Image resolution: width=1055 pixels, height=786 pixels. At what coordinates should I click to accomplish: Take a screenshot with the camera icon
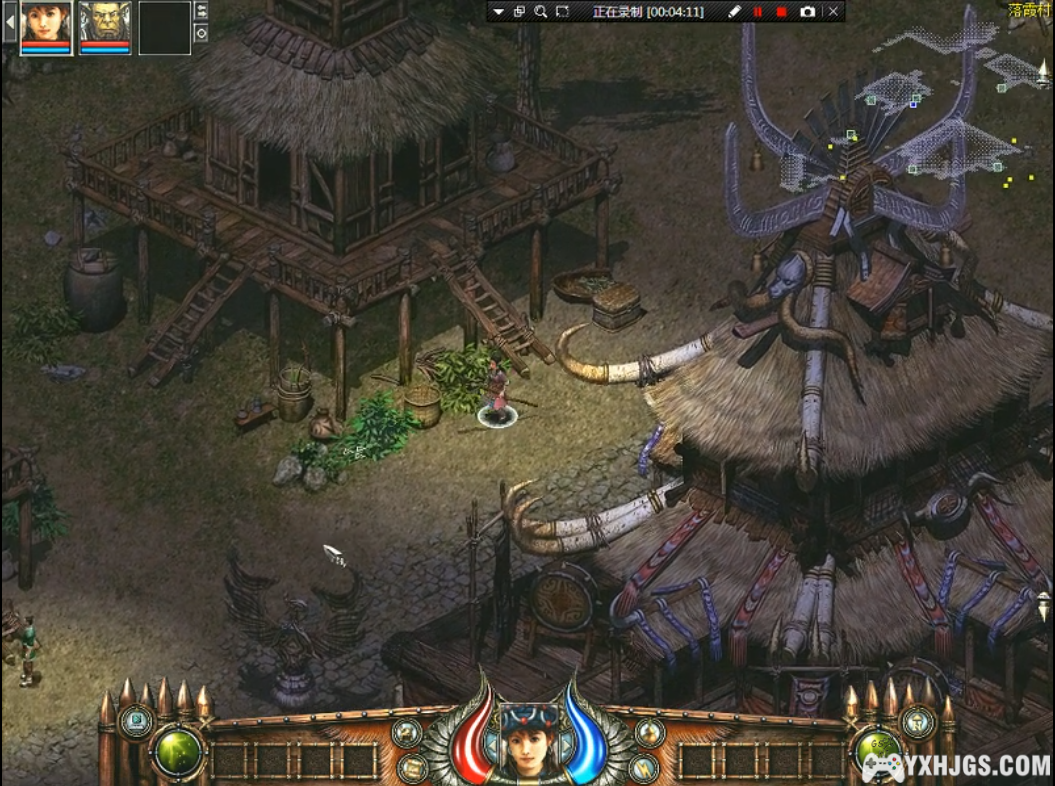[x=807, y=12]
